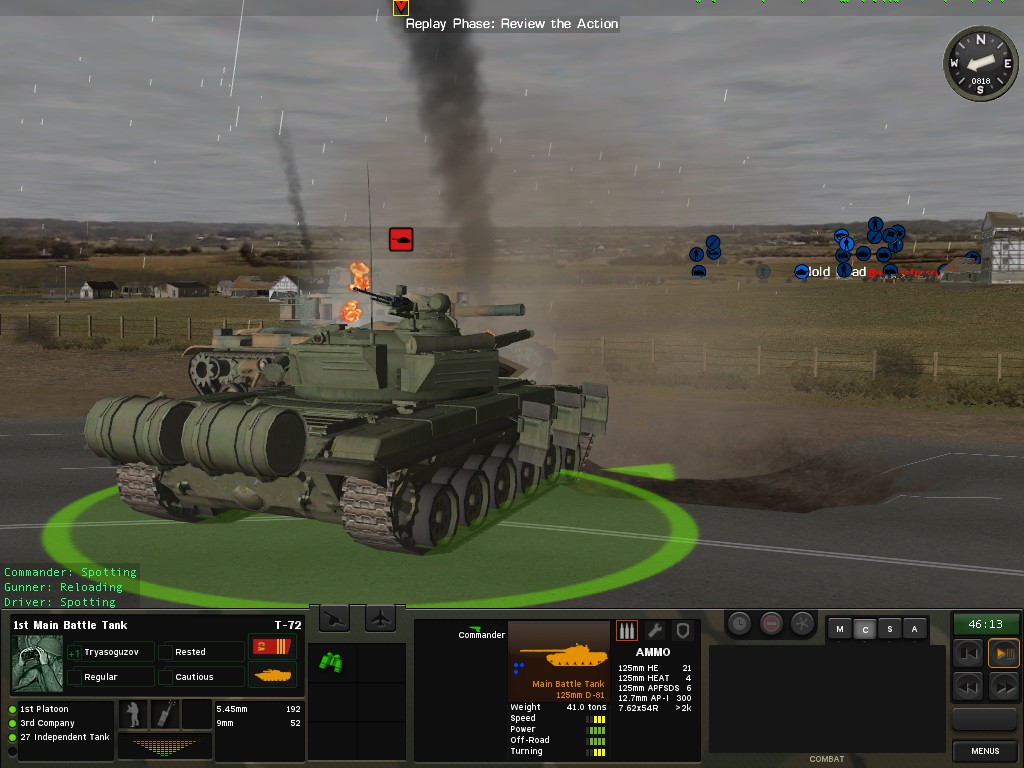This screenshot has height=768, width=1024.
Task: Skip to the start of the replay
Action: point(968,654)
